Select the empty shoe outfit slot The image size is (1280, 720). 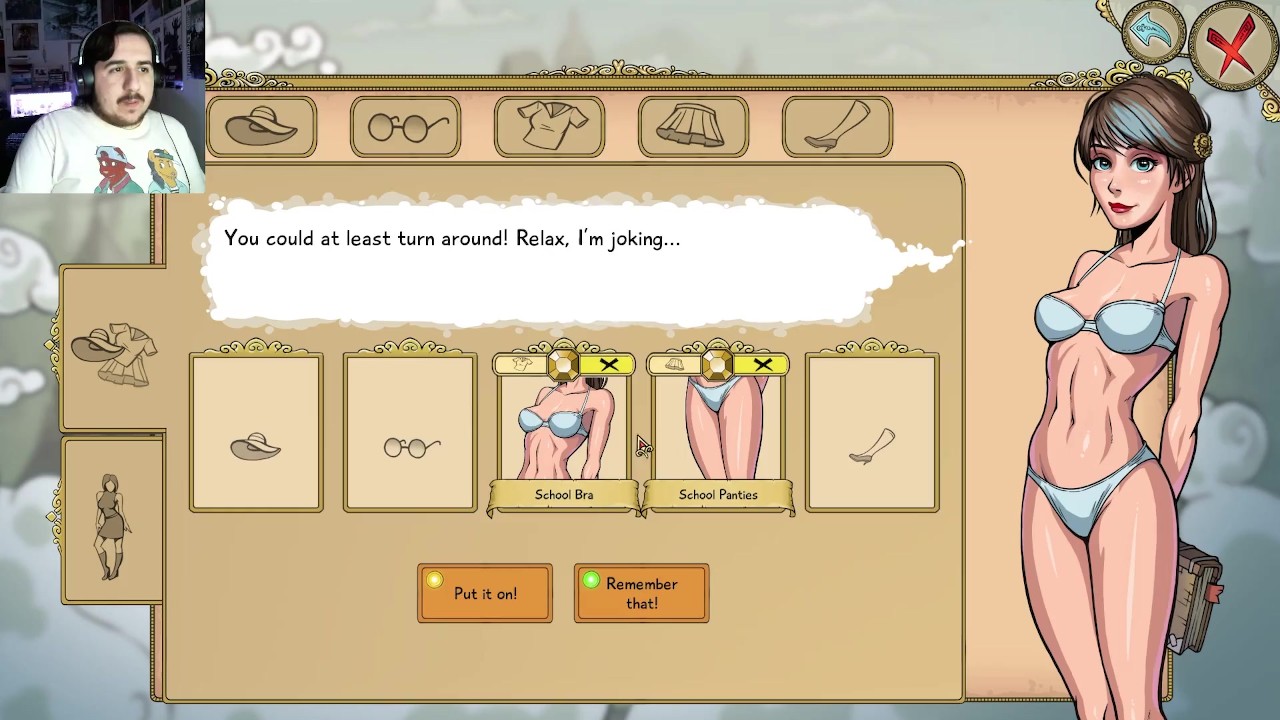[872, 433]
